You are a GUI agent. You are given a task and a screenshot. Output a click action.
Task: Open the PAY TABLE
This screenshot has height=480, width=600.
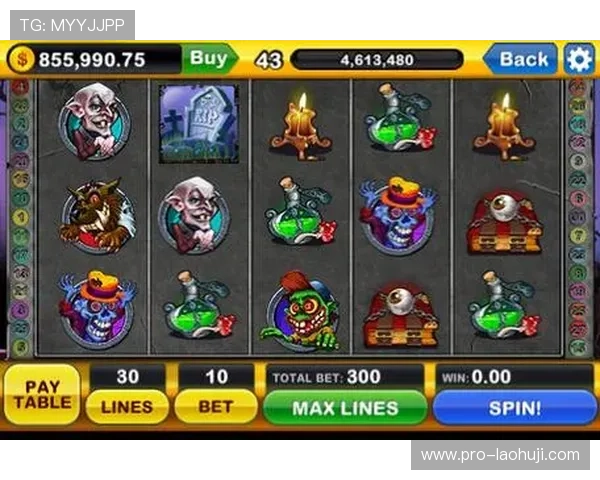[42, 394]
